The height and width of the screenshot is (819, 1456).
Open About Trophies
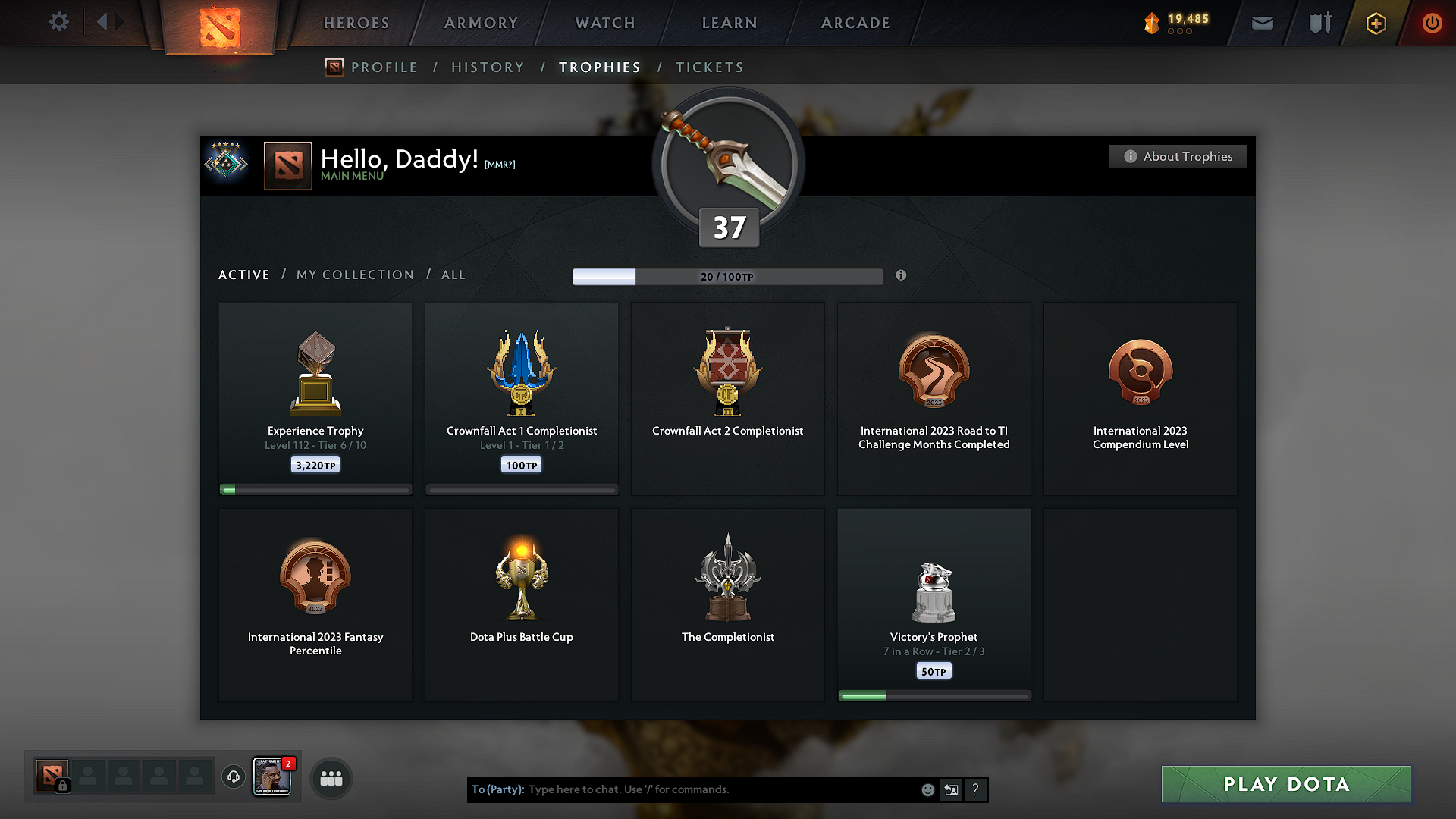[1178, 156]
